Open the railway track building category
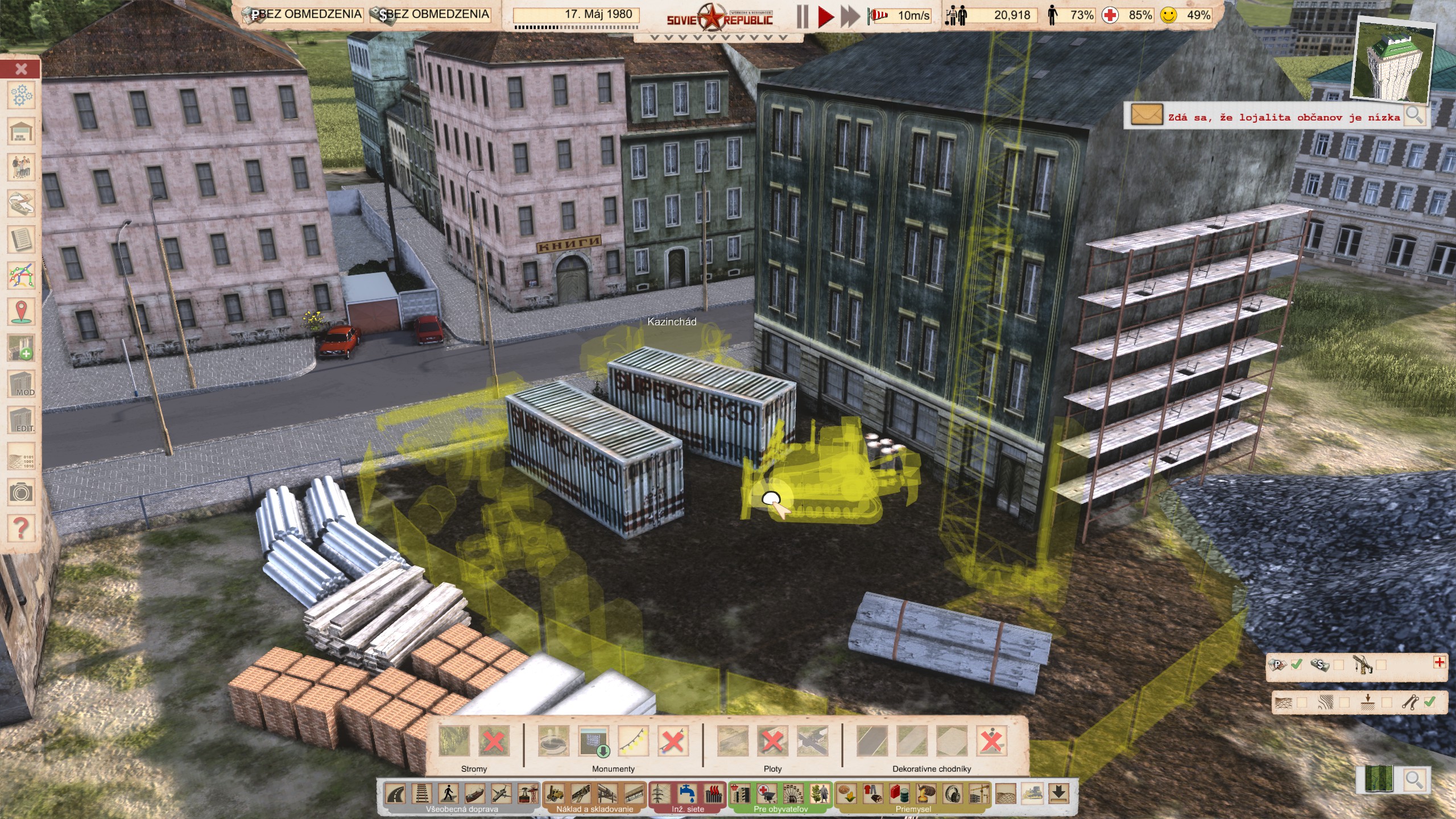This screenshot has width=1456, height=819. tap(422, 793)
